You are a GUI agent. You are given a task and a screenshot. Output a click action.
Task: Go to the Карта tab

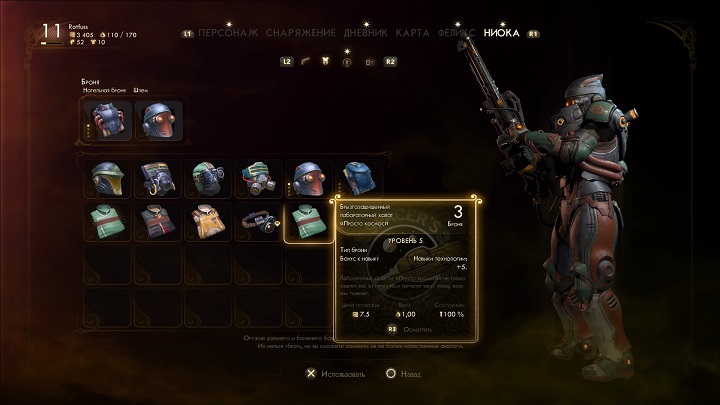412,33
